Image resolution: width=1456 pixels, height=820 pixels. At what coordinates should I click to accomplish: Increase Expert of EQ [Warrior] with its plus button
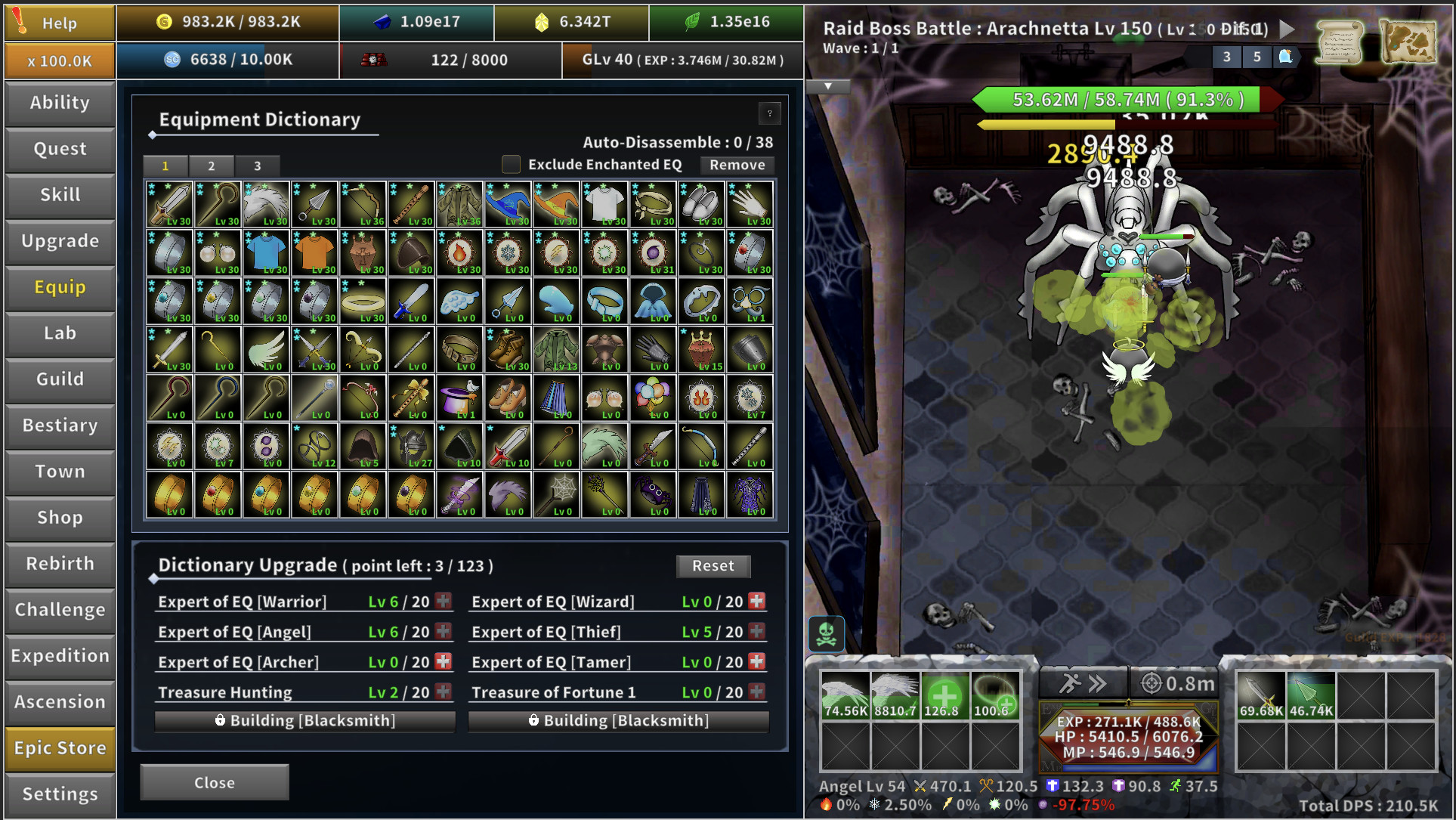(x=443, y=601)
